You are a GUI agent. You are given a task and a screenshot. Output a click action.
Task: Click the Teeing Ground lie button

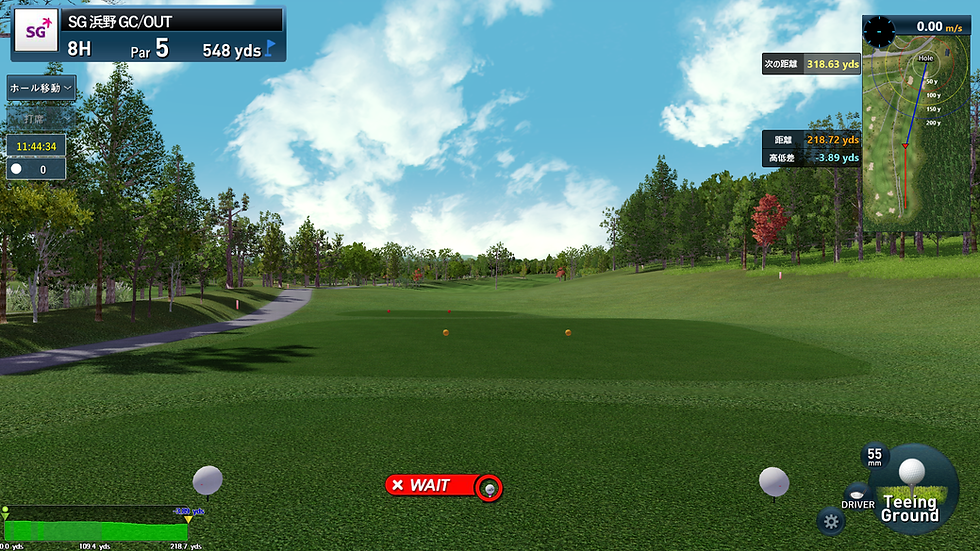pyautogui.click(x=910, y=492)
